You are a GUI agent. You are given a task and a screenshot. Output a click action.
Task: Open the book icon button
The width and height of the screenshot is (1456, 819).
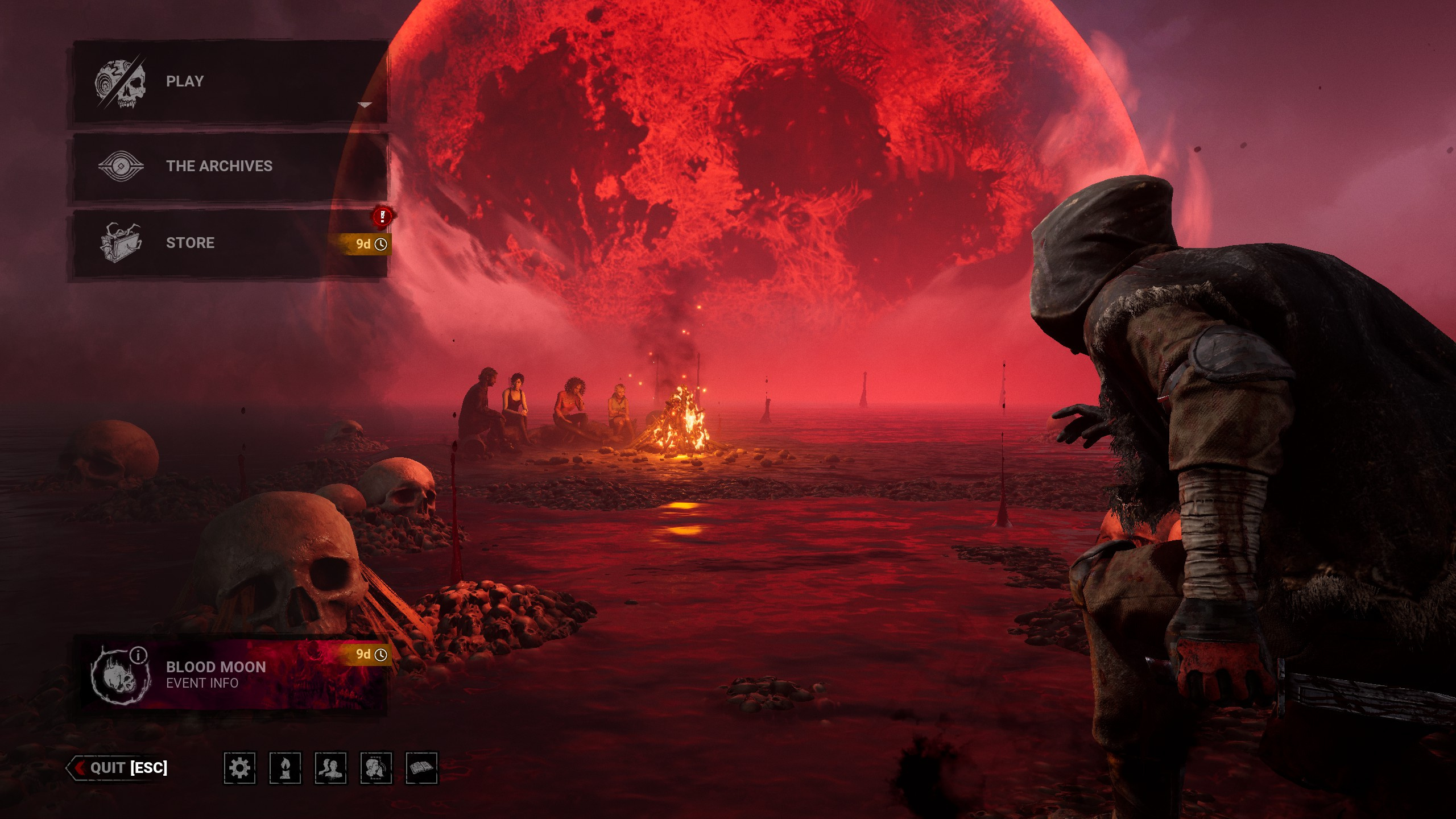click(x=421, y=768)
